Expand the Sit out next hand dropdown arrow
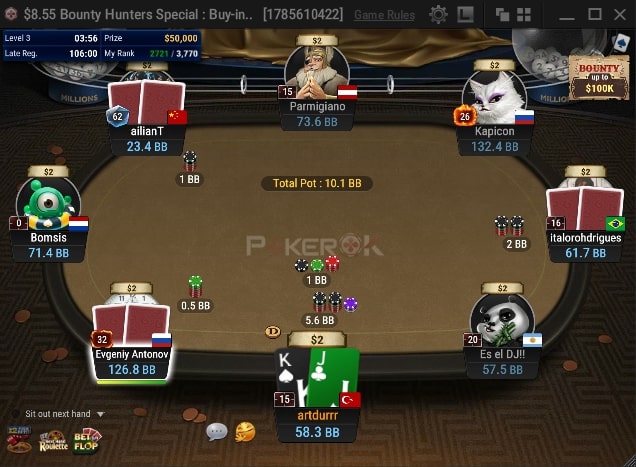636x467 pixels. pyautogui.click(x=100, y=414)
